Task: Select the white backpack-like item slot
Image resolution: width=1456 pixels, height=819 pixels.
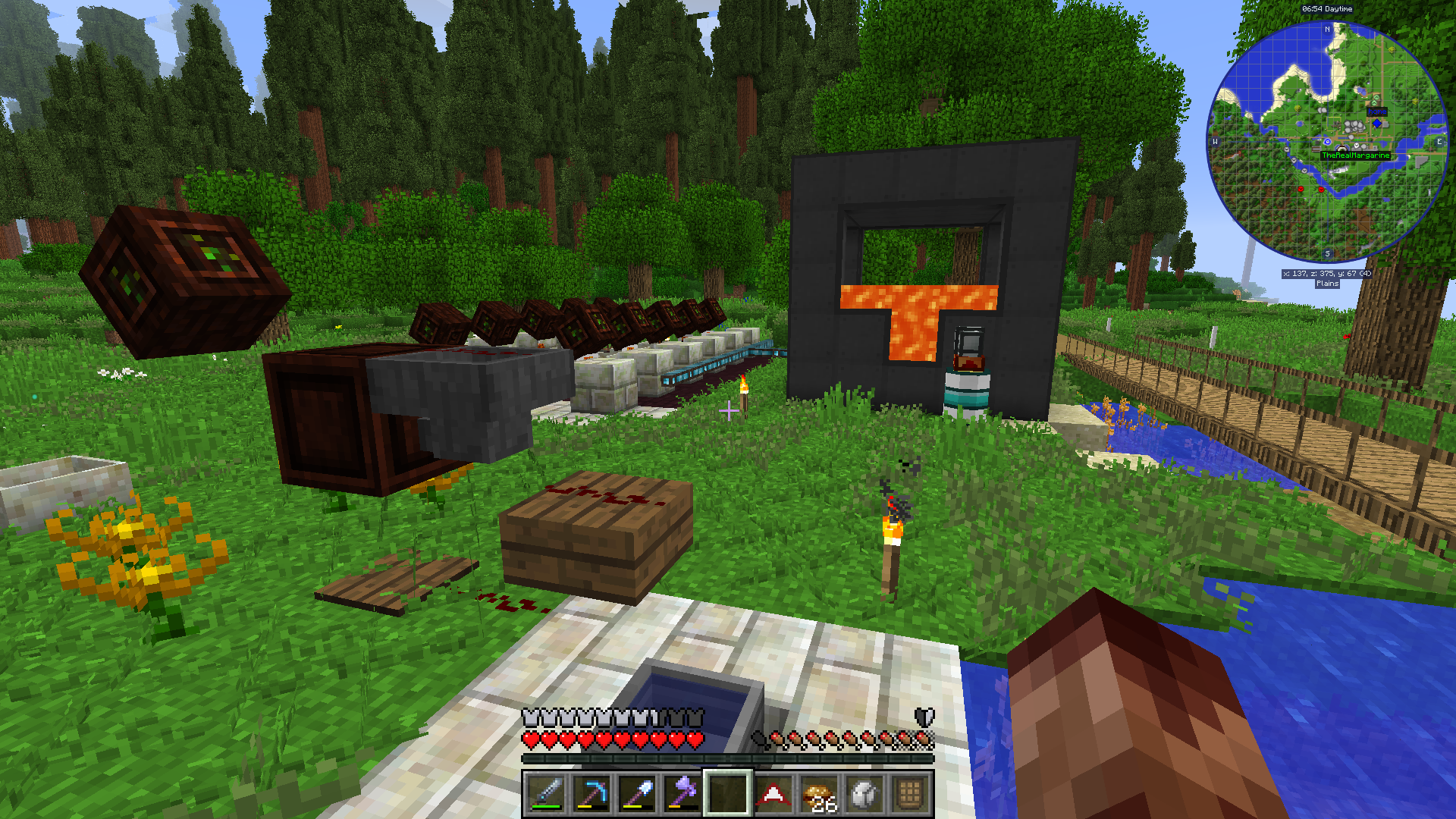Action: (x=864, y=794)
